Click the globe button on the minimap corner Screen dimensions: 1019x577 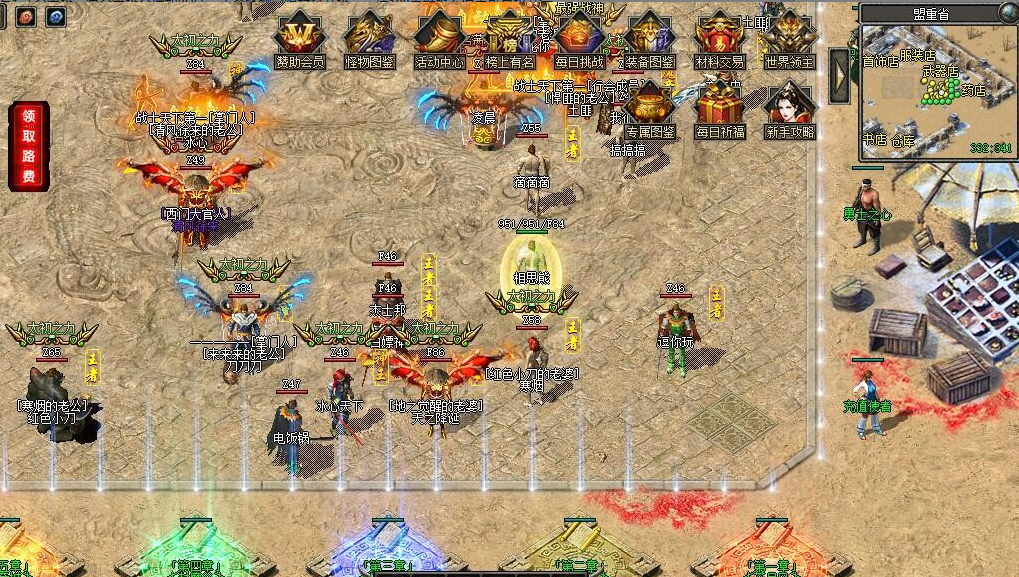(x=1008, y=12)
